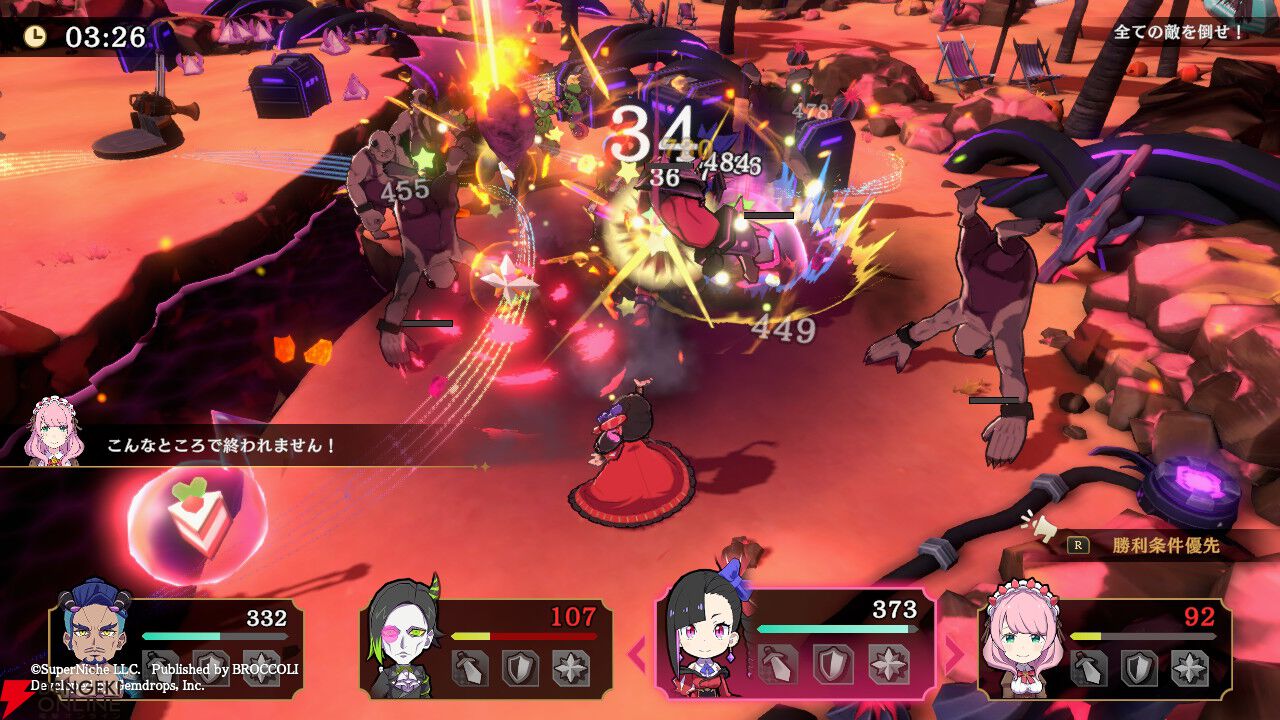The image size is (1280, 720).
Task: Use the strawberry cake bubble item
Action: (x=198, y=518)
